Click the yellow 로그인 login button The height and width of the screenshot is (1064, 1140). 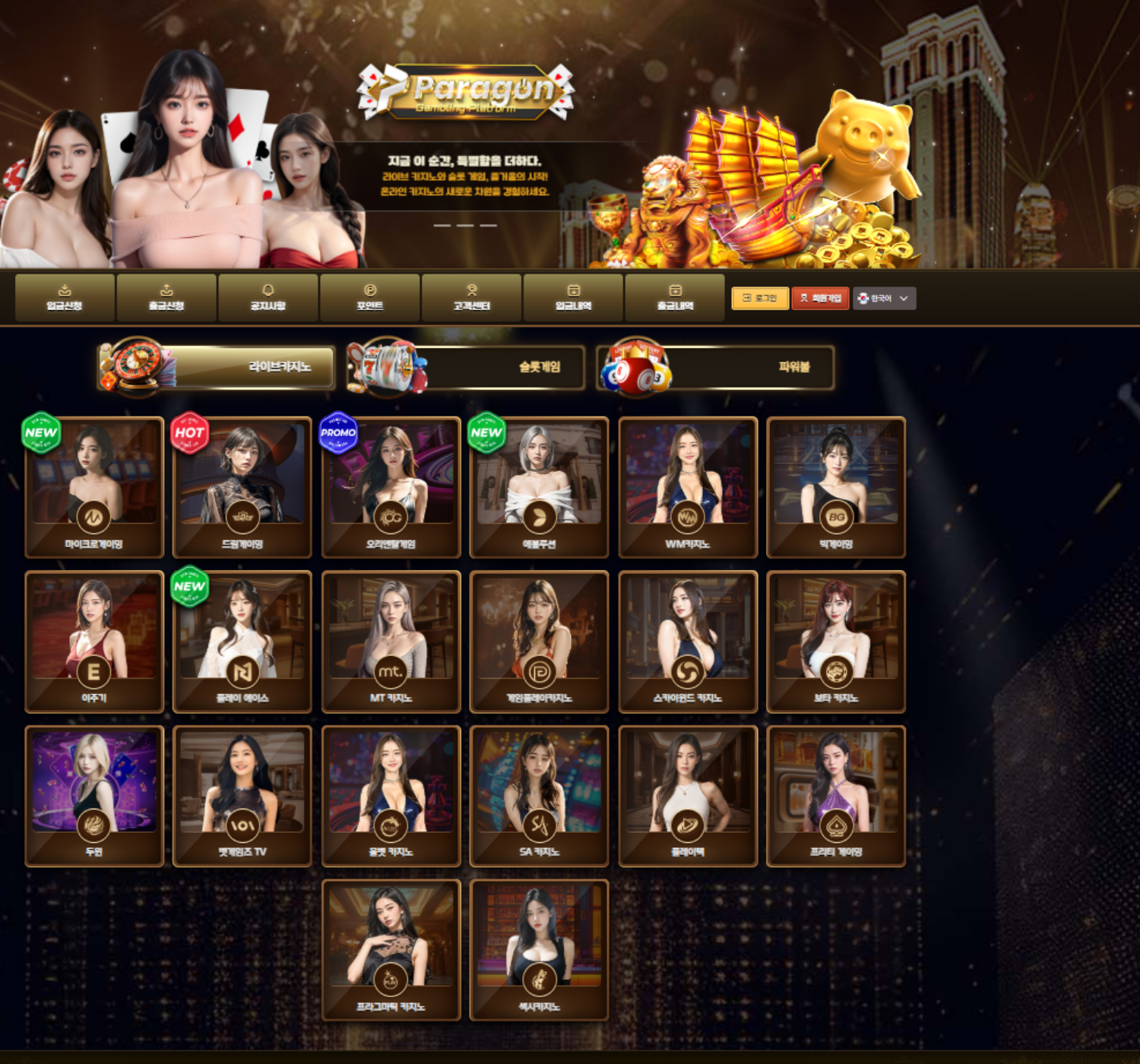tap(759, 298)
